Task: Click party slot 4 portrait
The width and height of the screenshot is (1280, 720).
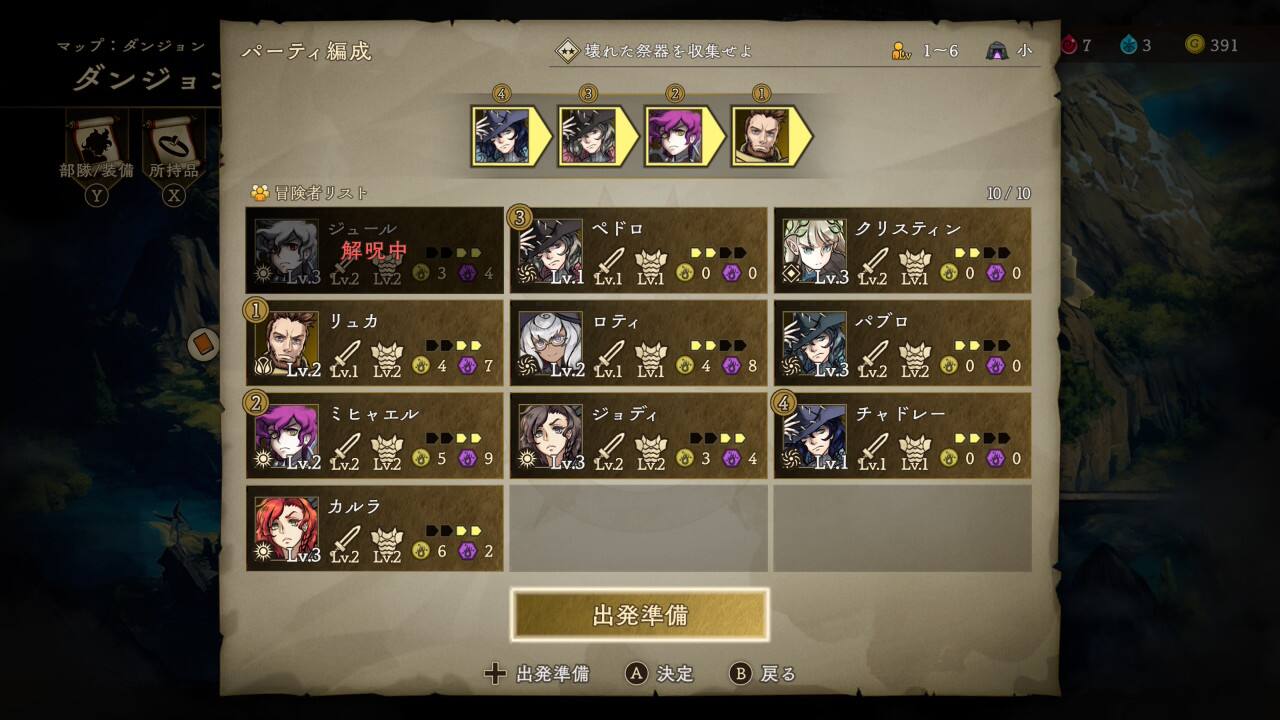Action: [x=501, y=136]
